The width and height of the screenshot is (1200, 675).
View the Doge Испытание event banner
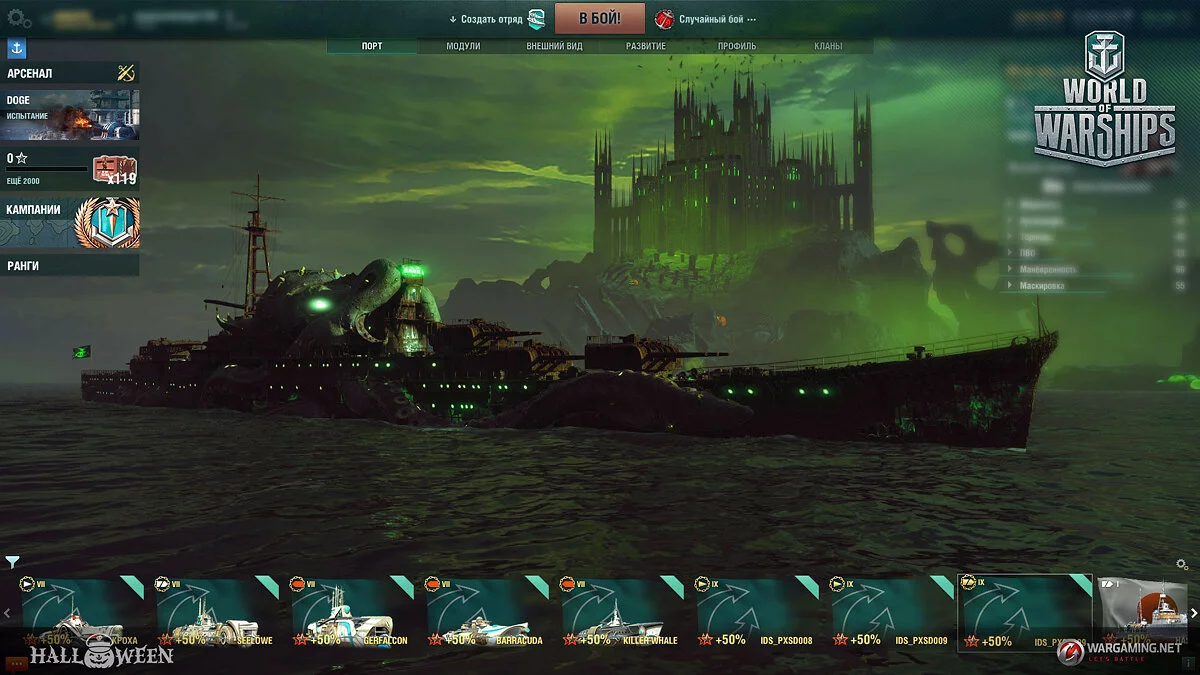(70, 115)
